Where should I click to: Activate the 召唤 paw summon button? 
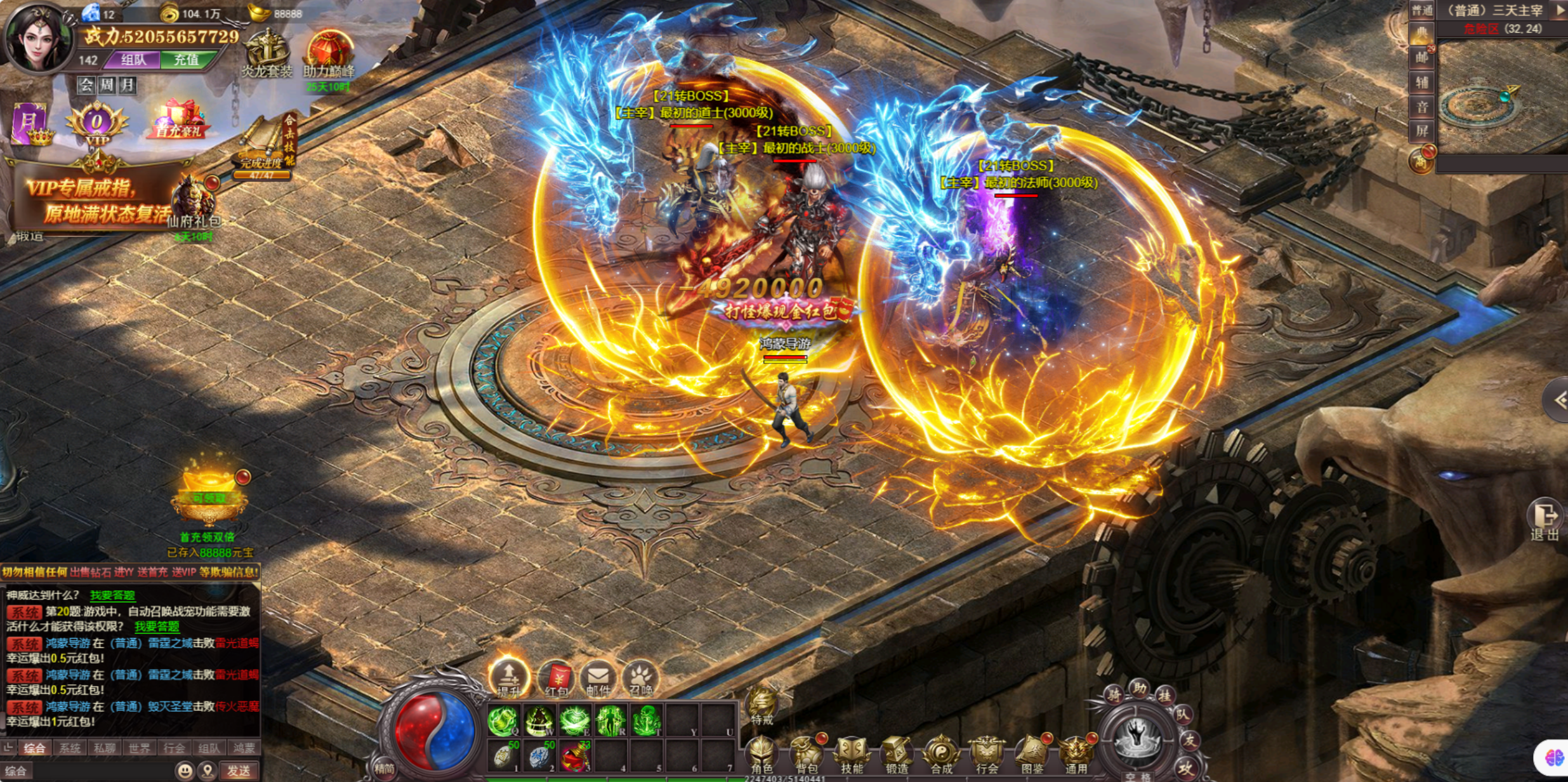pyautogui.click(x=640, y=679)
